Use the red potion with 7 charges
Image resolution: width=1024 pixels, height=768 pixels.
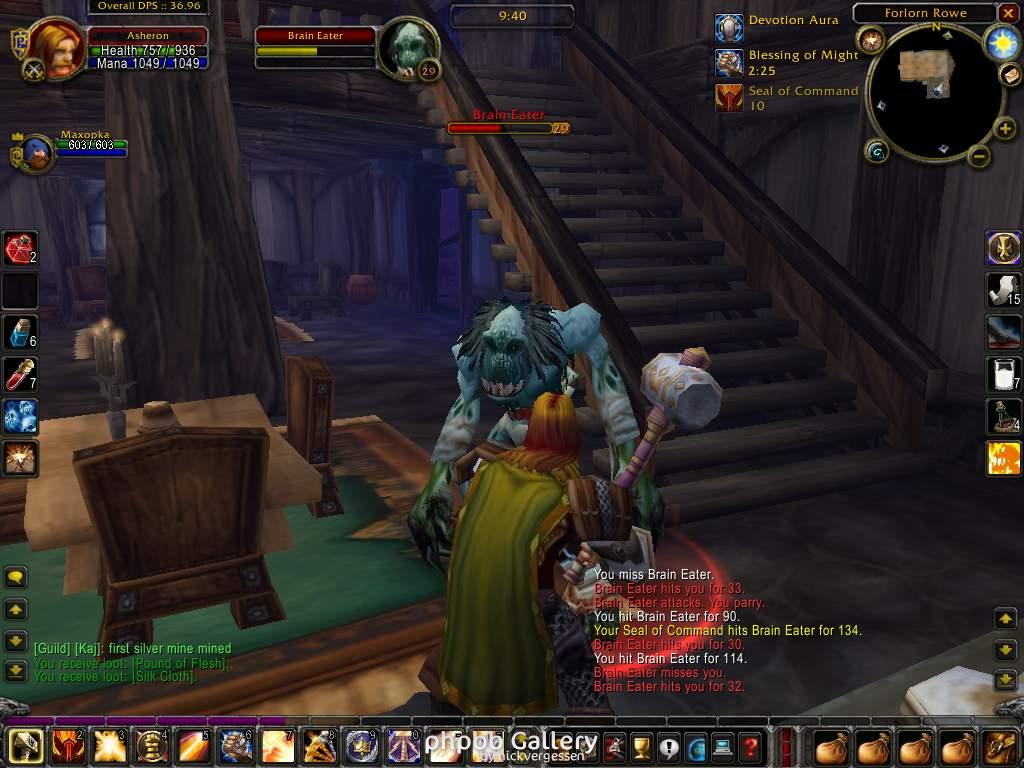(x=20, y=373)
